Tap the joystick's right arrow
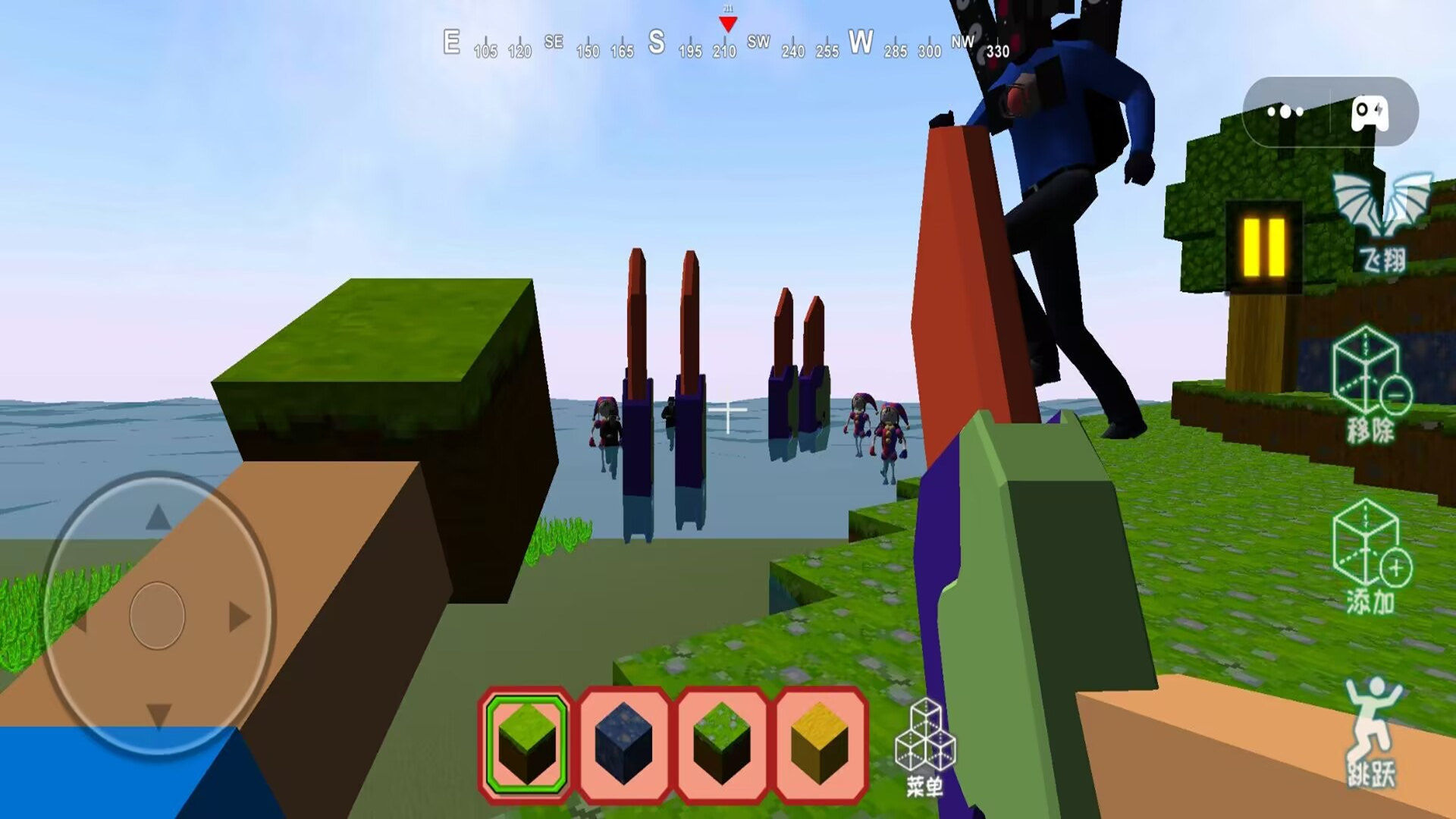Viewport: 1456px width, 819px height. point(240,617)
